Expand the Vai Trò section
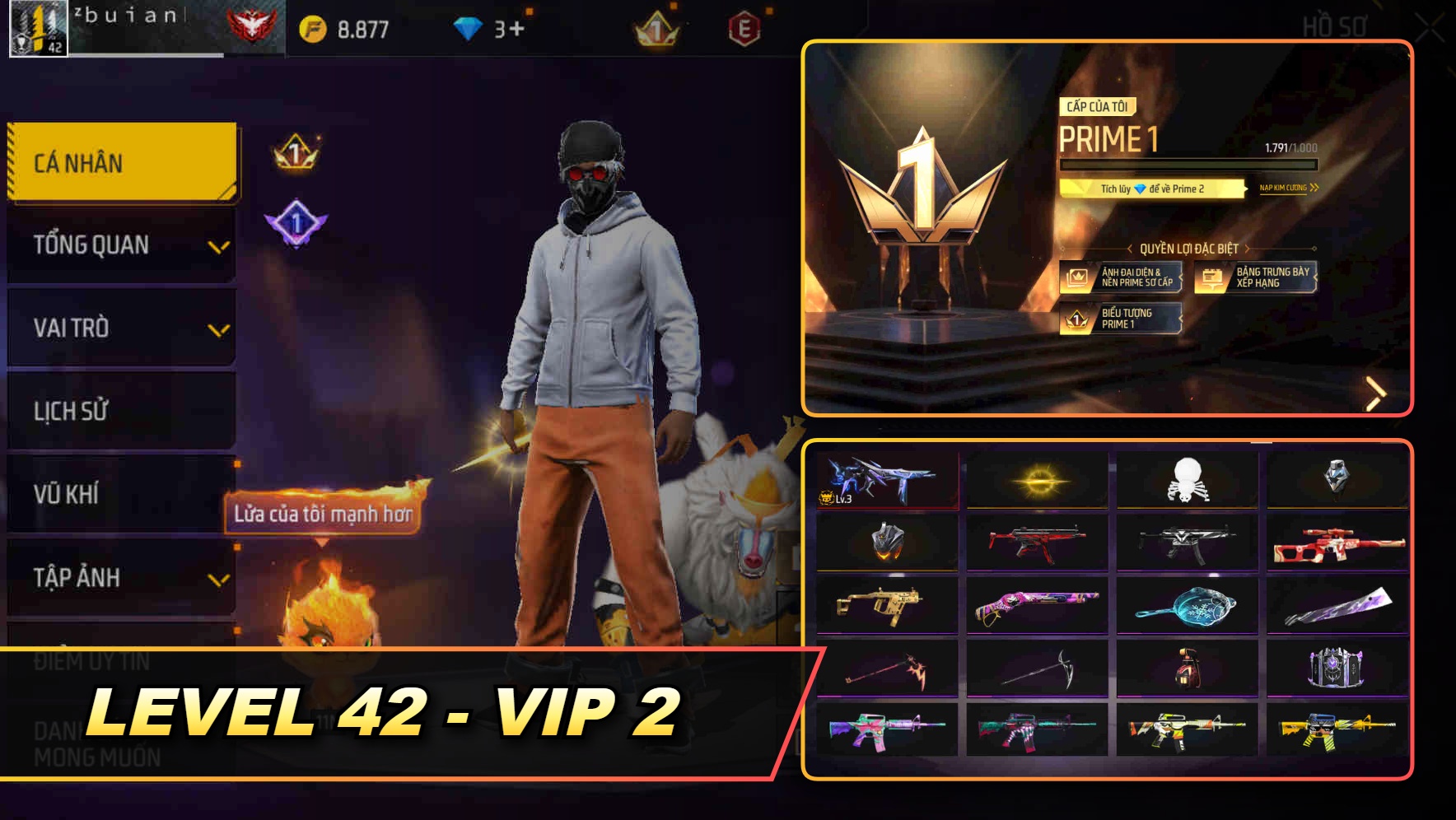The width and height of the screenshot is (1456, 820). click(120, 328)
